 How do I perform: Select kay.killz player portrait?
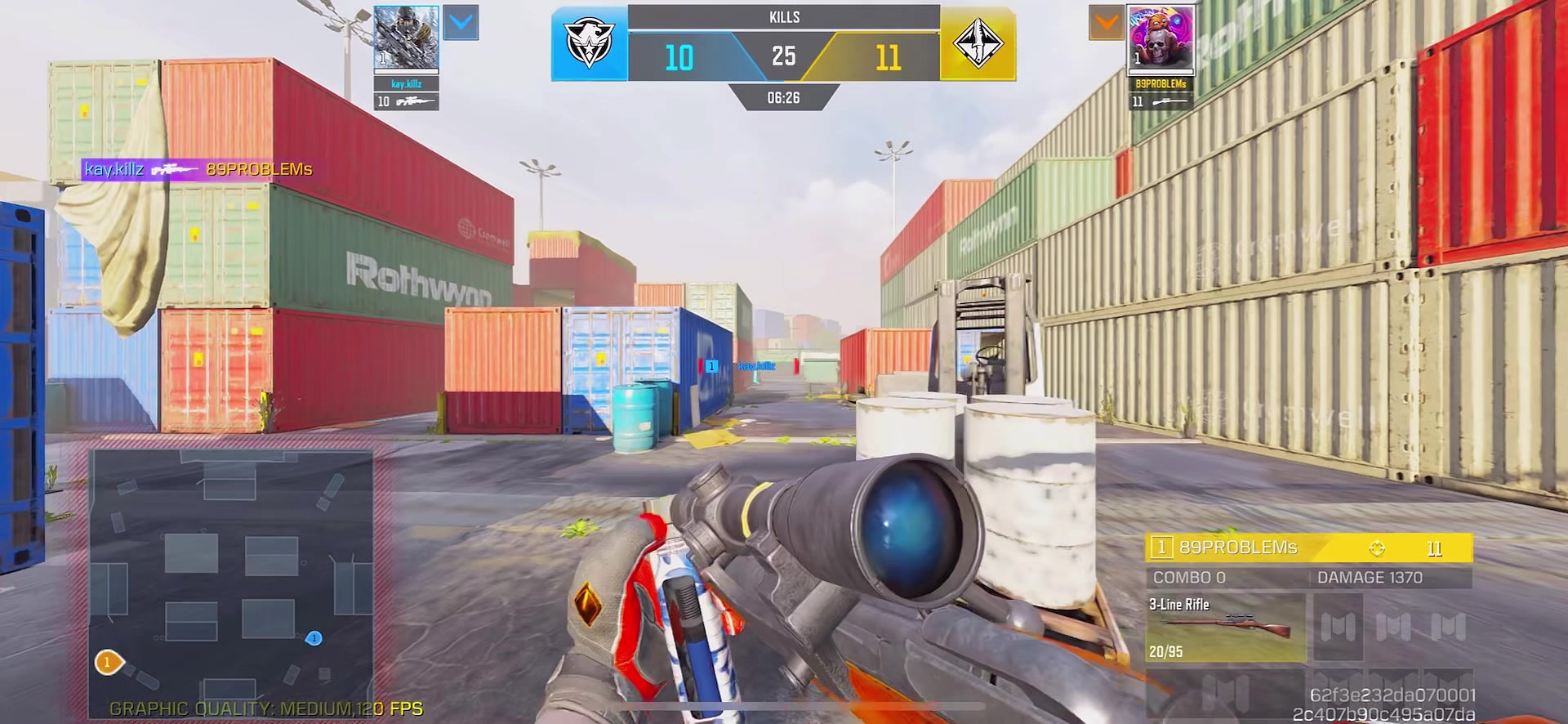coord(406,38)
